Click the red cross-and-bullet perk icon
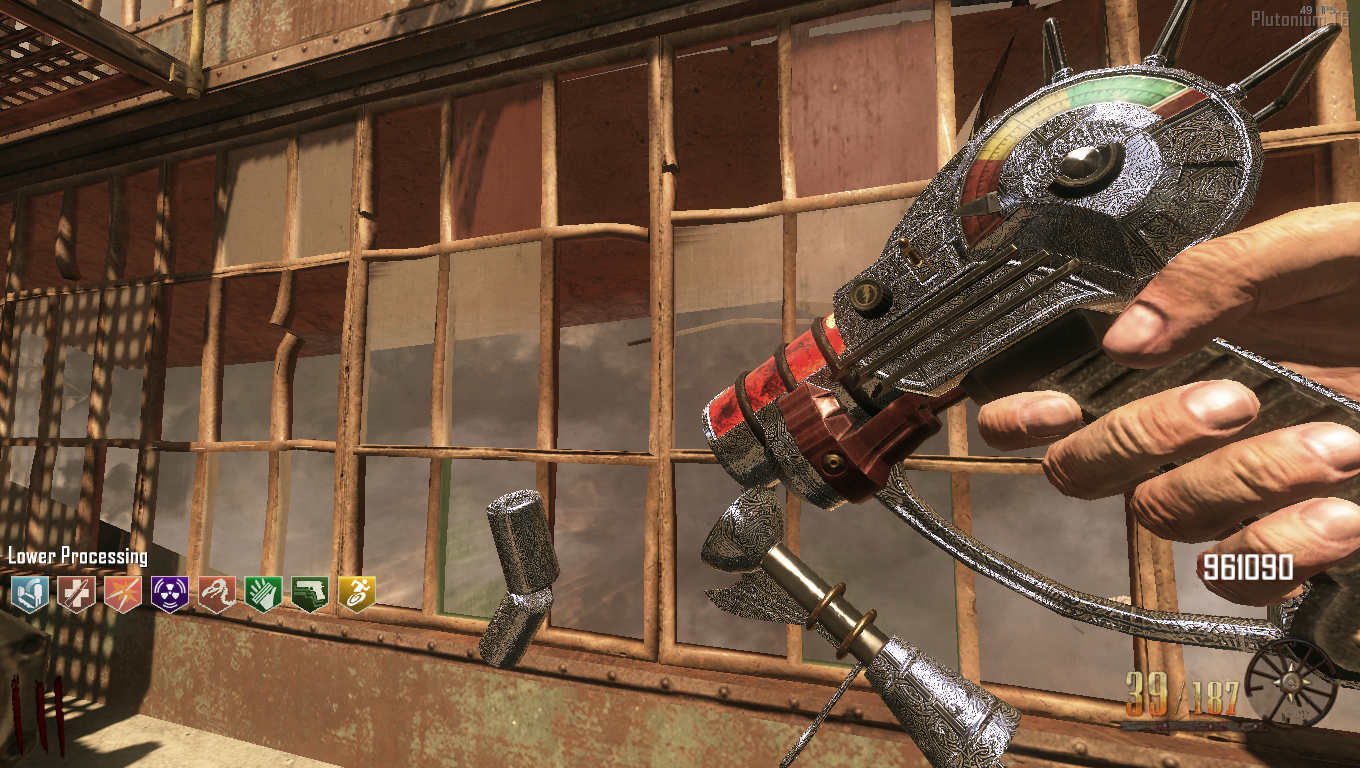This screenshot has width=1360, height=768. [x=76, y=594]
